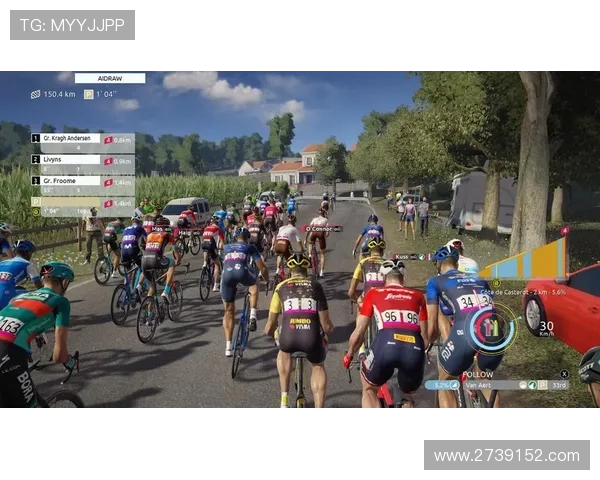600x480 pixels.
Task: Select the Van Aert follow target bar
Action: (498, 384)
